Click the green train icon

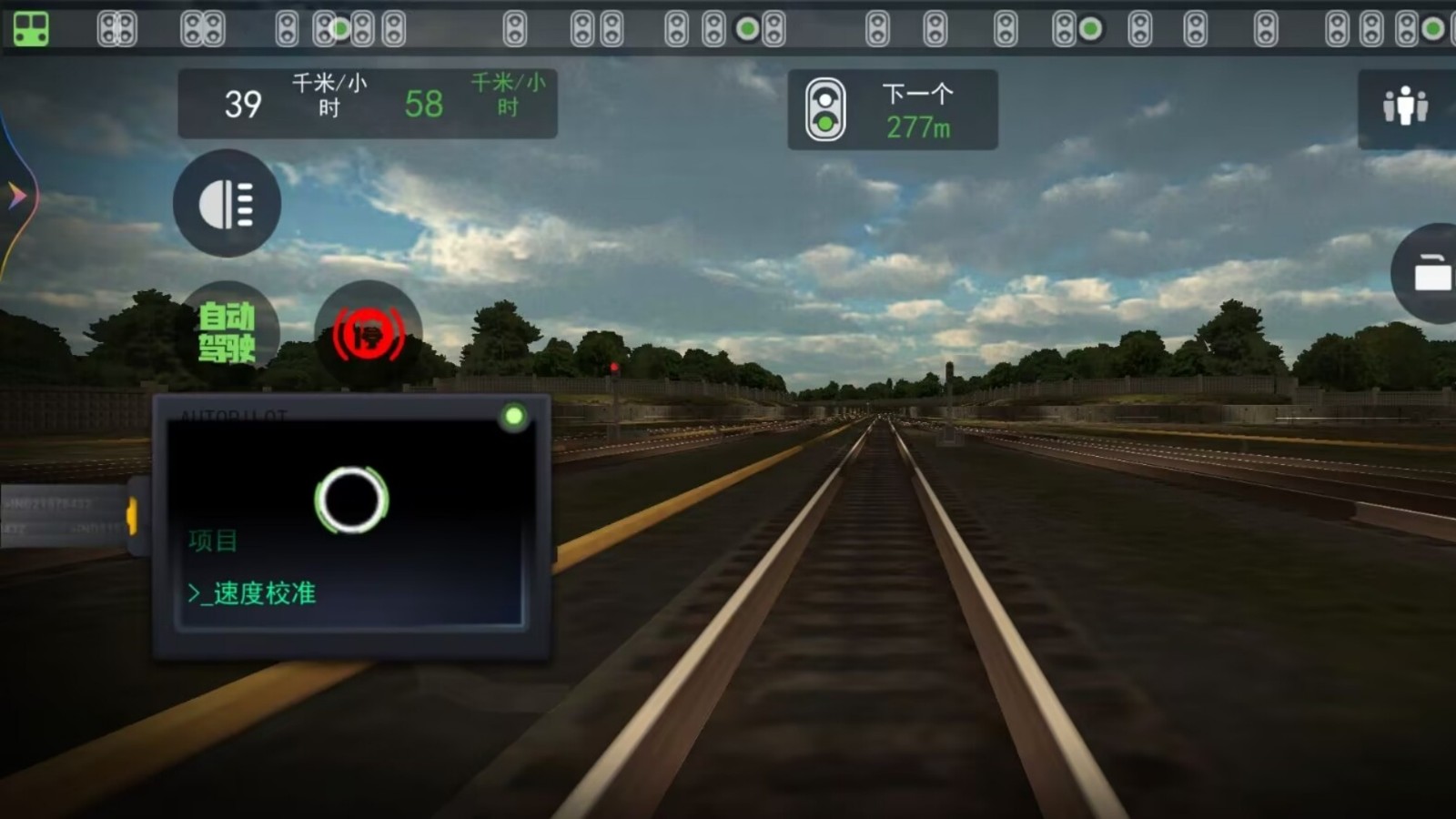pos(31,29)
